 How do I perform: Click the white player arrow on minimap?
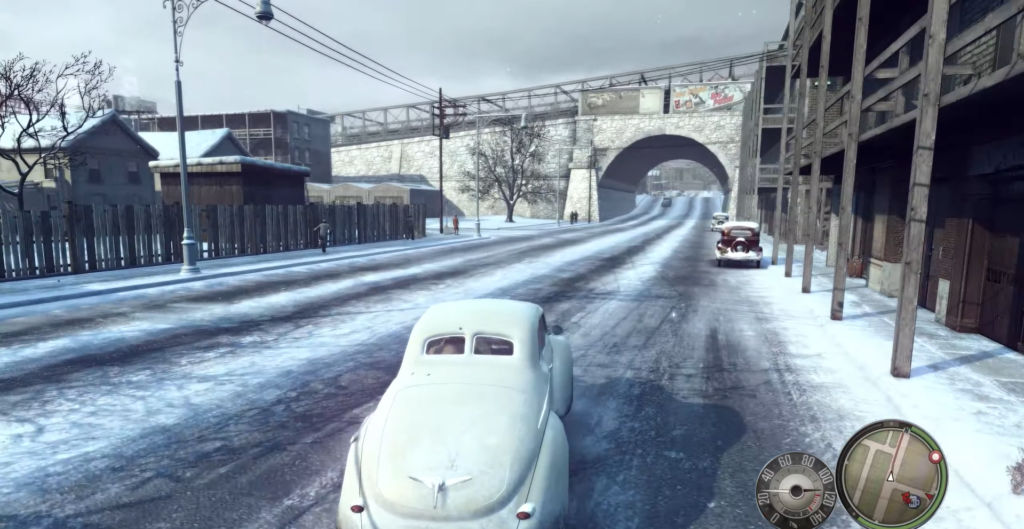pos(890,478)
